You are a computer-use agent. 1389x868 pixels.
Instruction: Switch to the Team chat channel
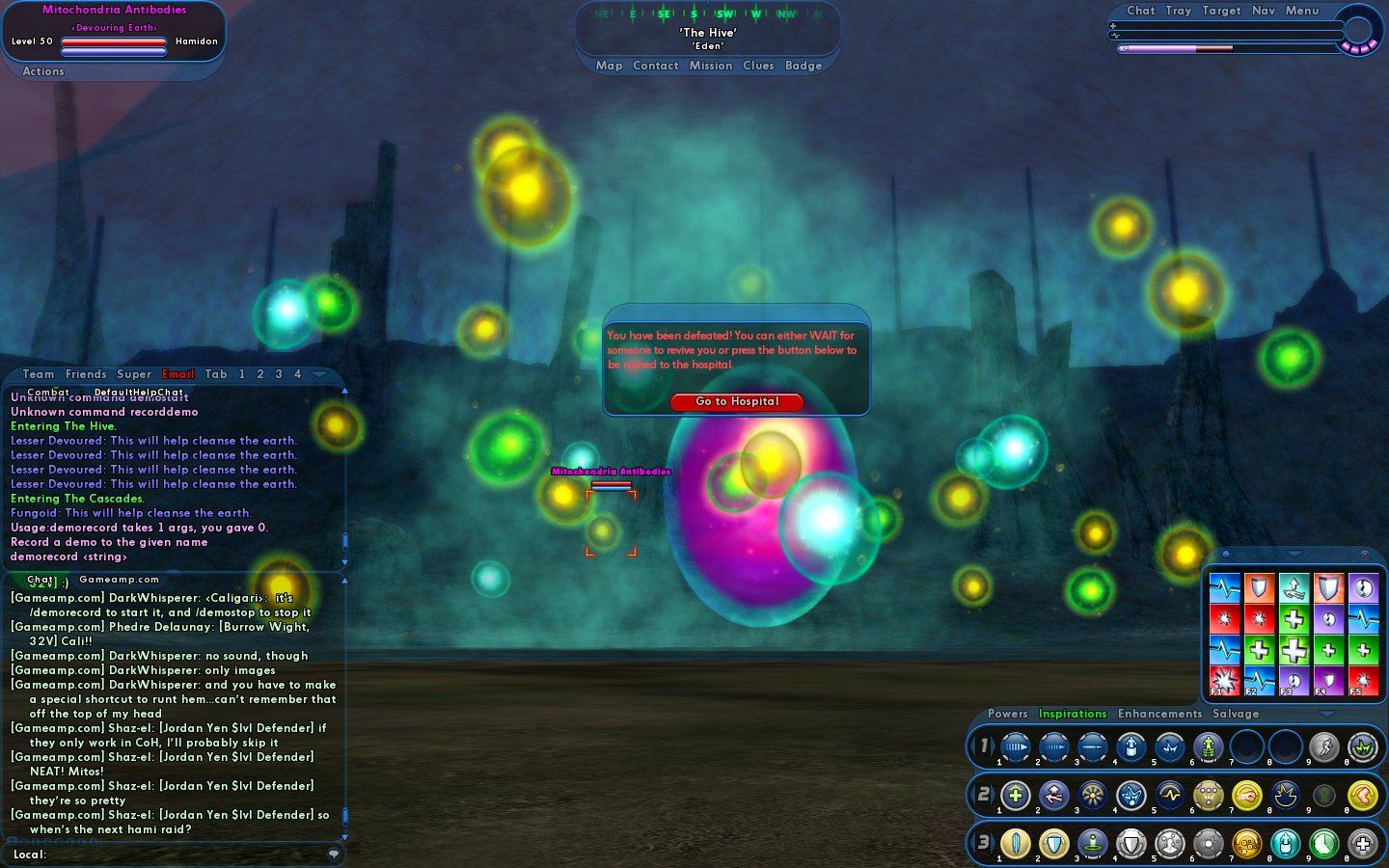pos(39,374)
